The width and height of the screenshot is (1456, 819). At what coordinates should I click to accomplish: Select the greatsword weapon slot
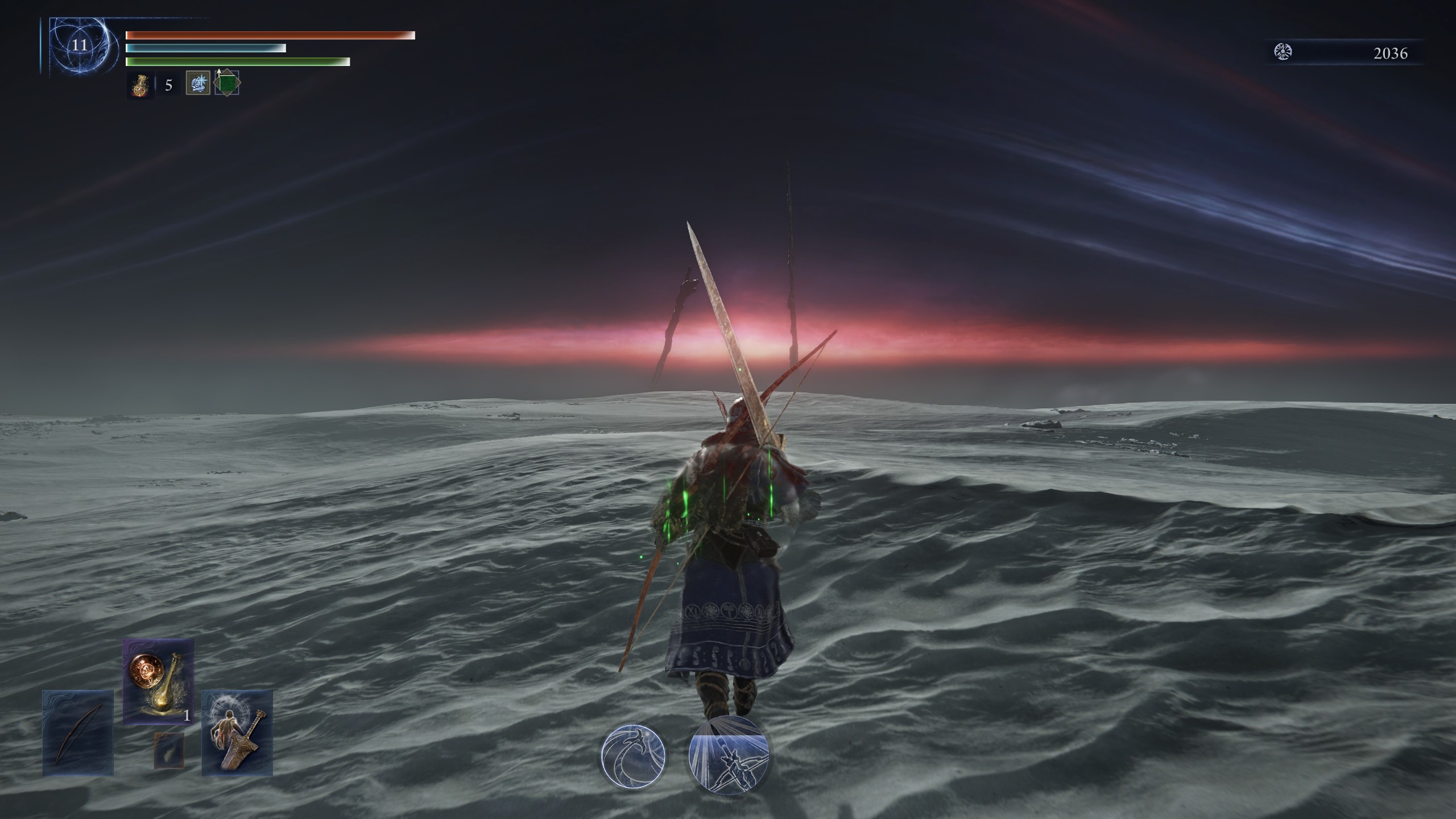coord(237,733)
